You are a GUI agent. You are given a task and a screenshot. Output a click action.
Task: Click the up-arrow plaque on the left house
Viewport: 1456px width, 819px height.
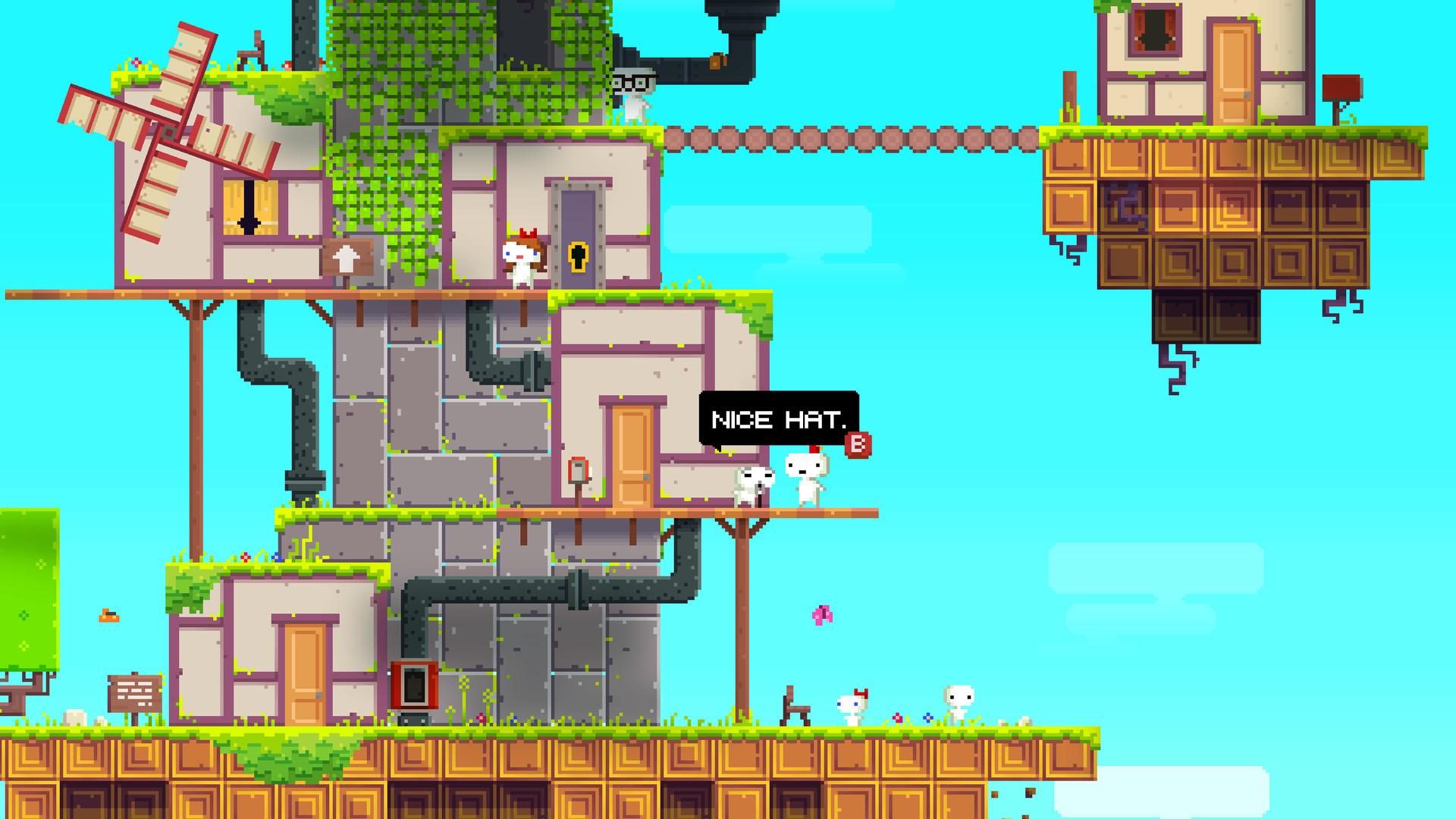(x=345, y=258)
